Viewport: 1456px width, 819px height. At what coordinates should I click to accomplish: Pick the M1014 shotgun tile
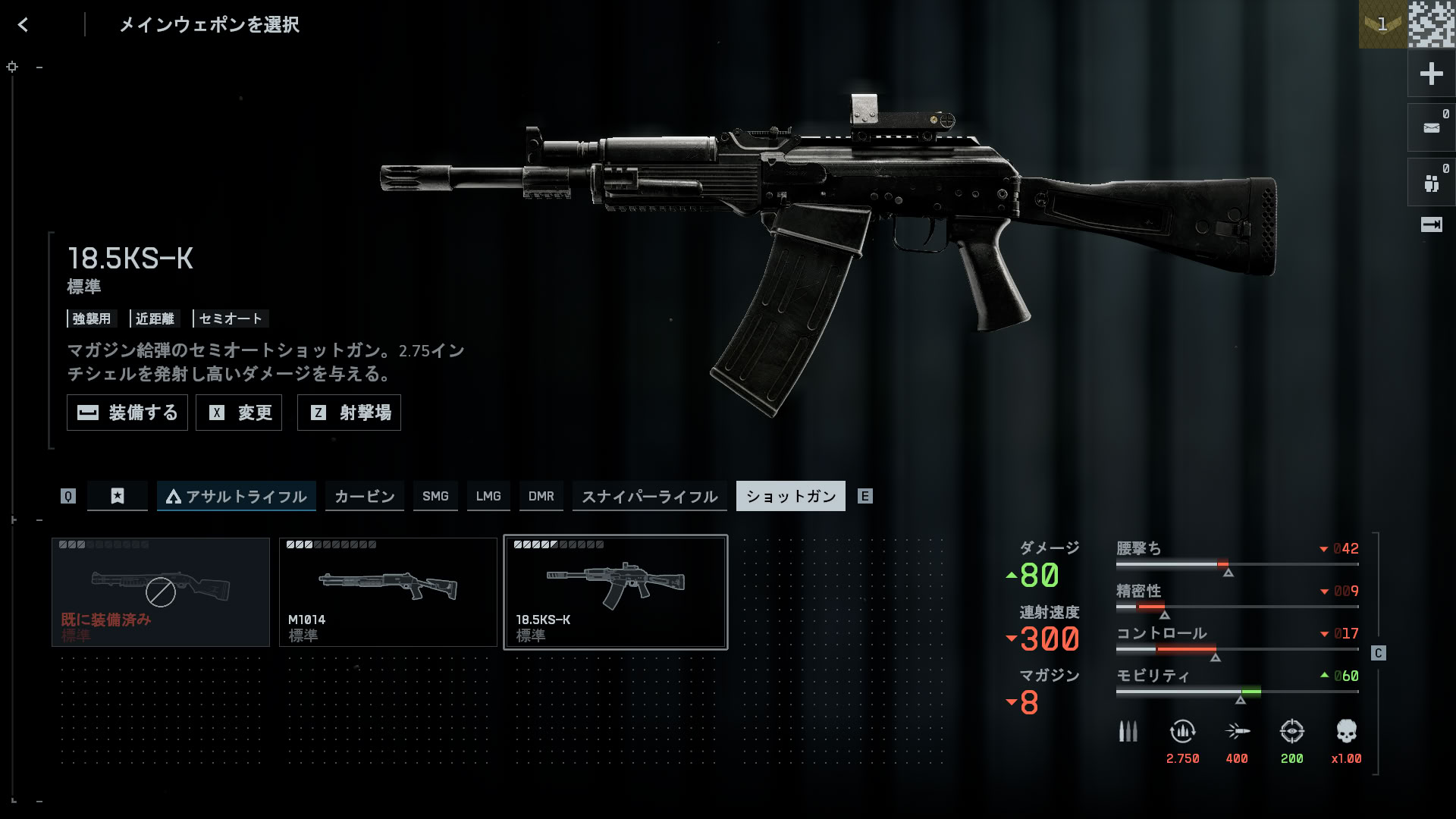[x=388, y=592]
